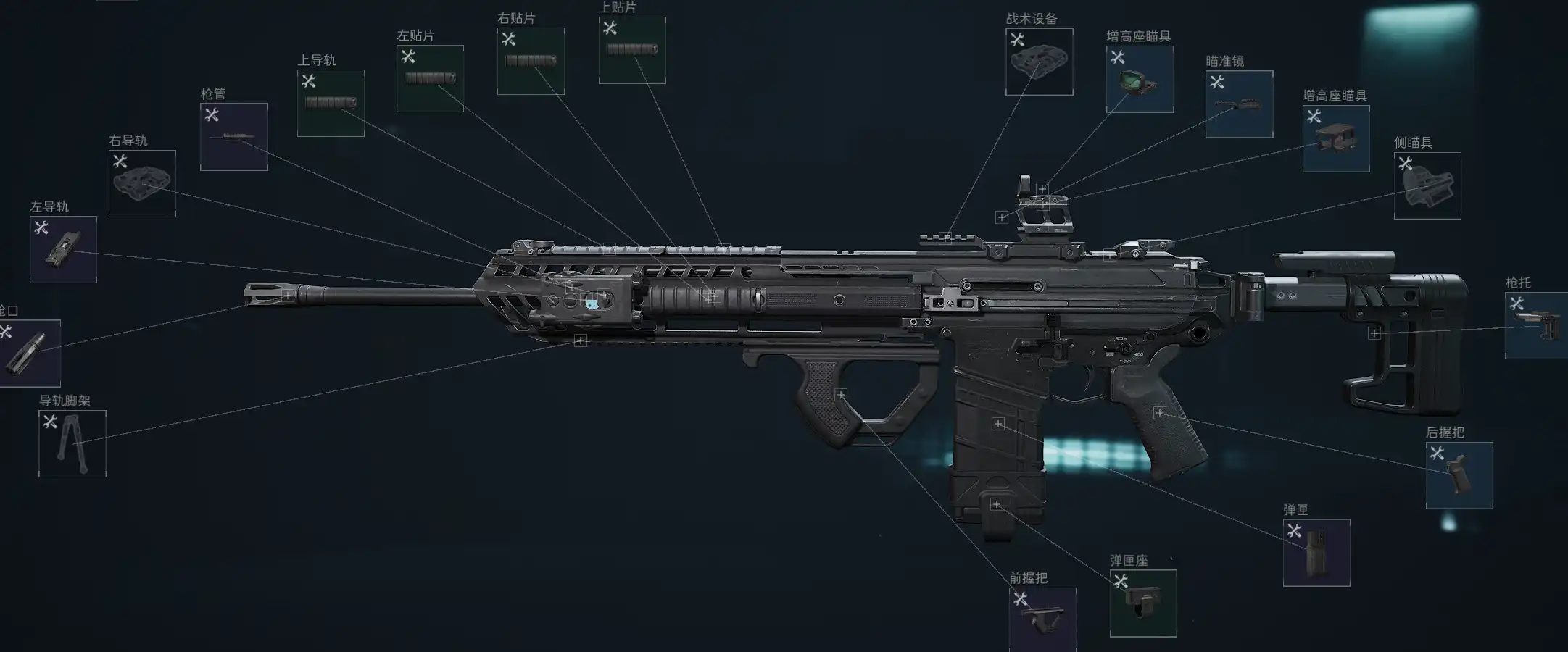The height and width of the screenshot is (652, 1568).
Task: Open the 左导轨 left rail slot
Action: (63, 249)
